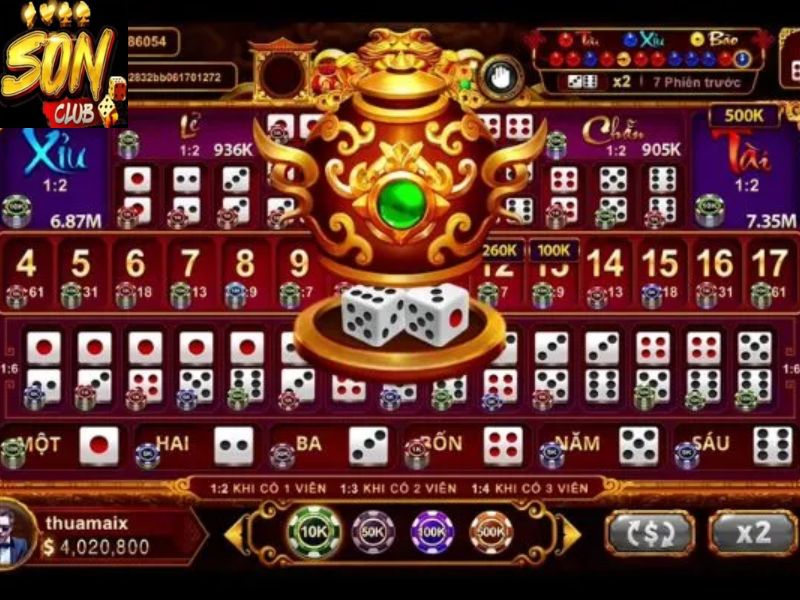Open thuamaix player avatar
The image size is (800, 600).
coord(16,533)
